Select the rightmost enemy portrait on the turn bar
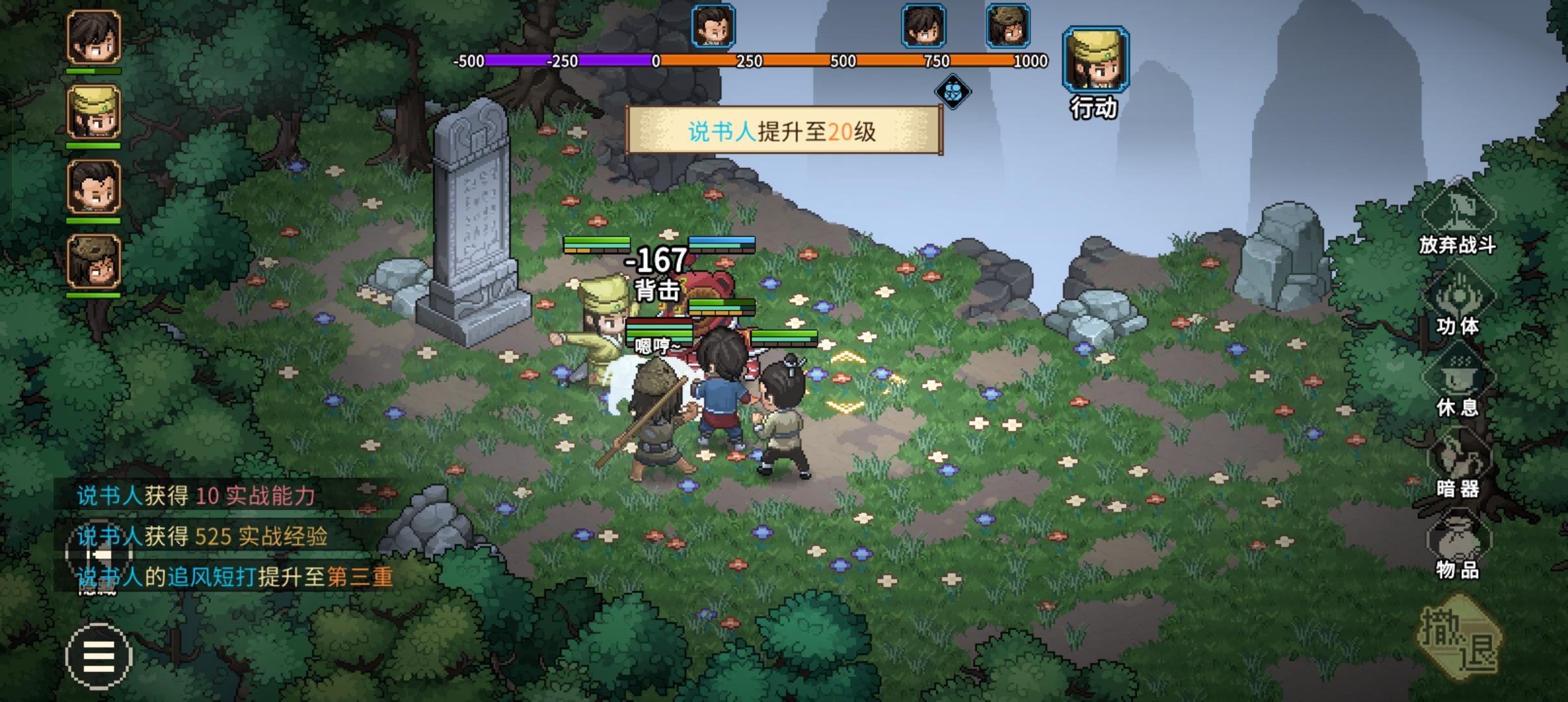Image resolution: width=1568 pixels, height=702 pixels. [1008, 26]
